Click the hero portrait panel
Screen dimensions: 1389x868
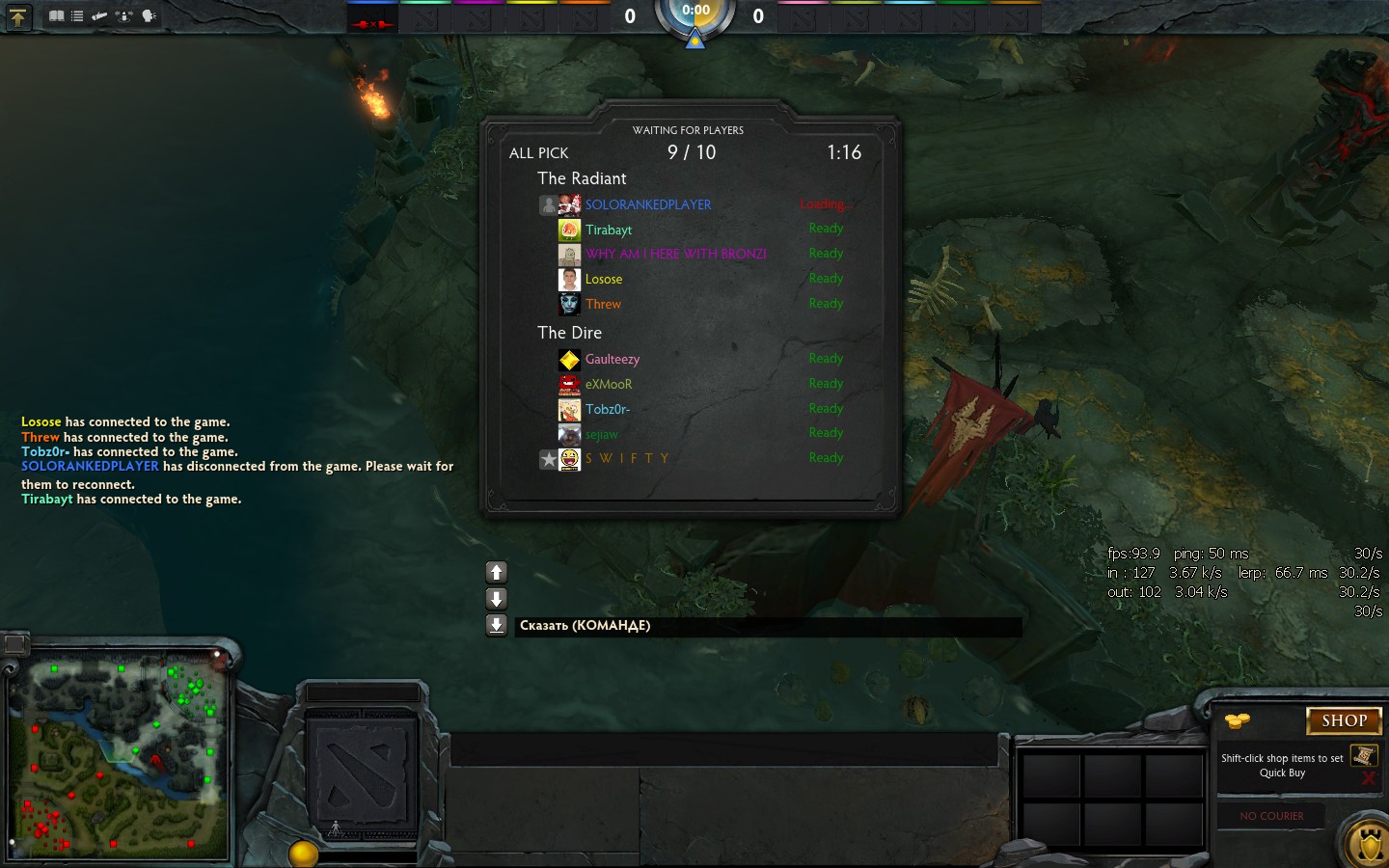coord(362,772)
